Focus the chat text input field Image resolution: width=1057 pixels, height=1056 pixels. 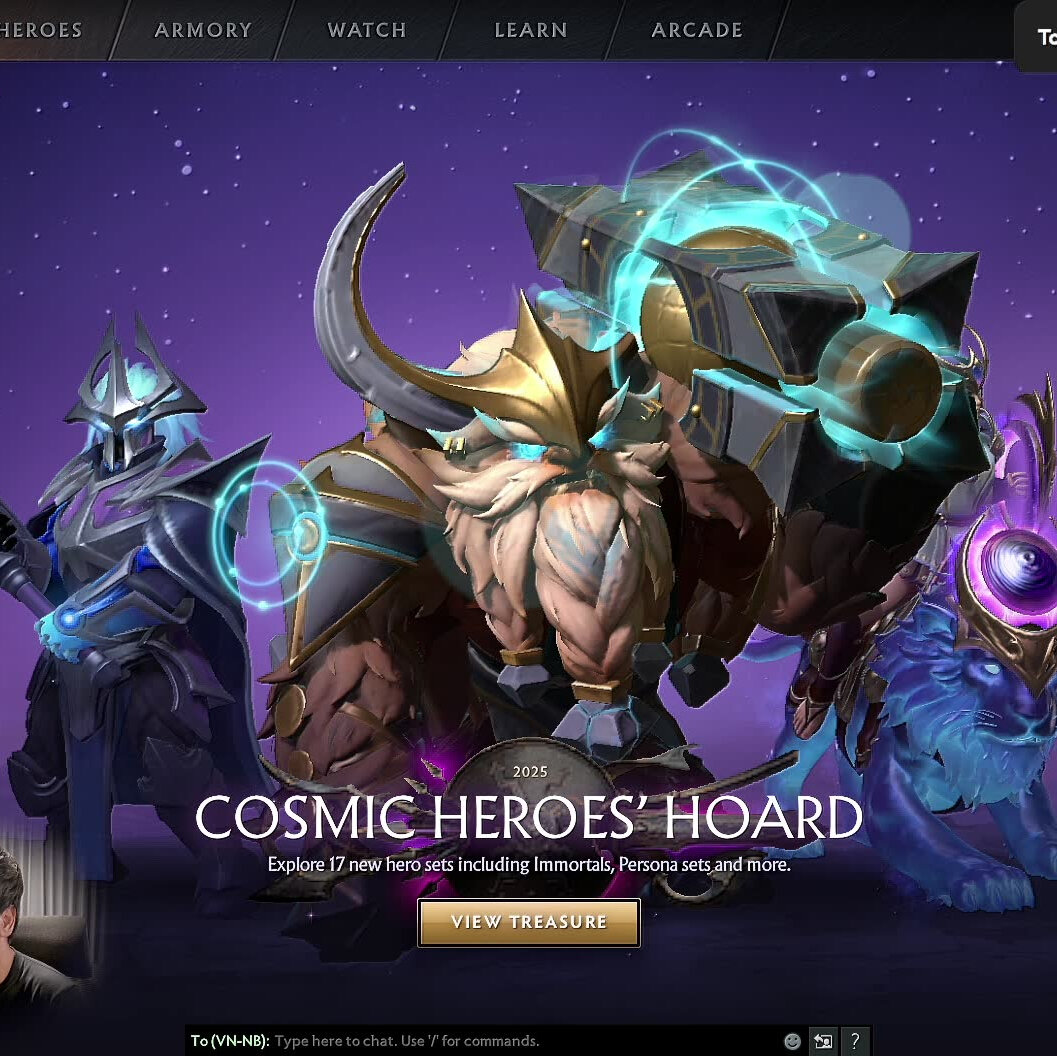[x=520, y=1041]
